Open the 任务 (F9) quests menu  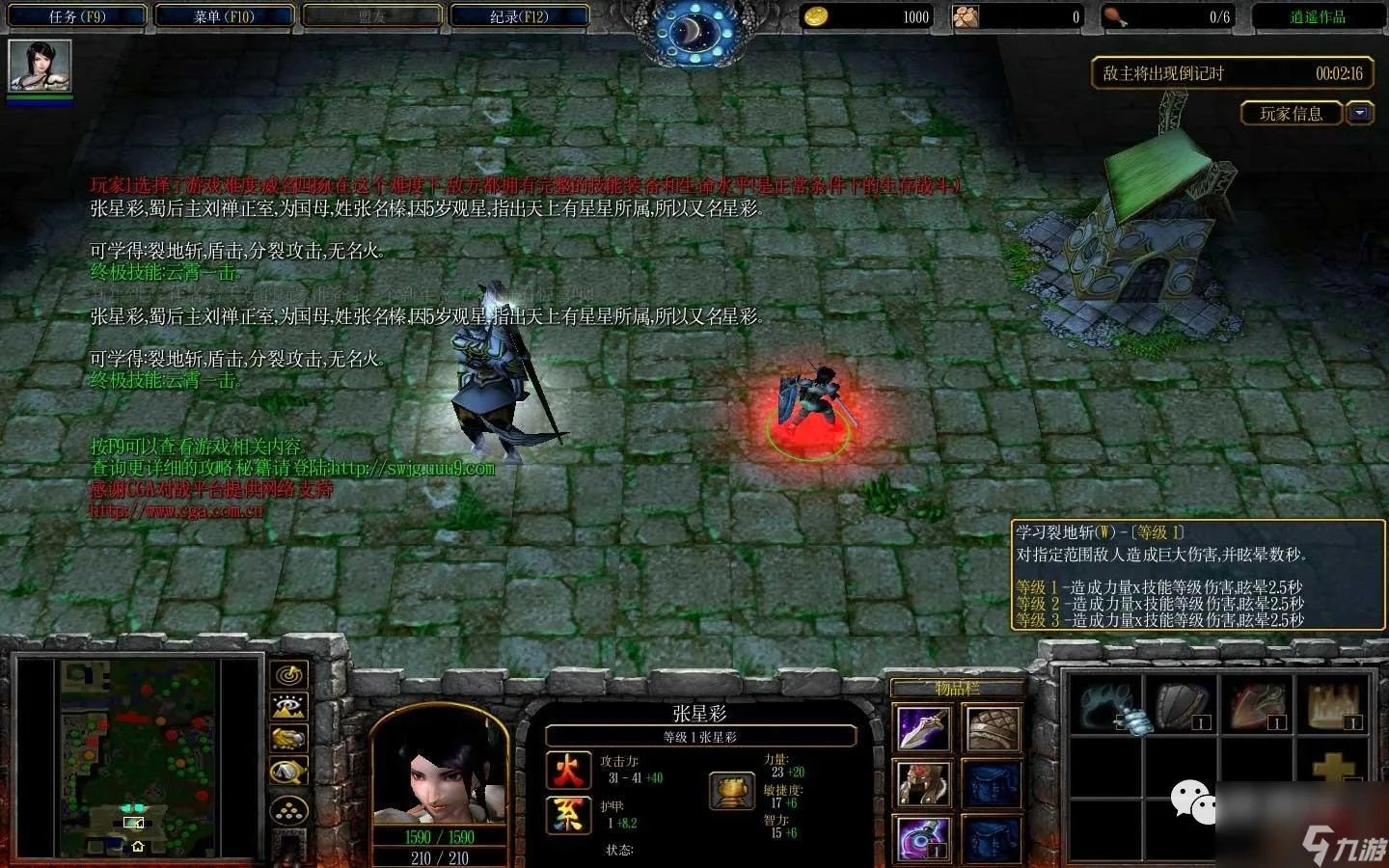(x=78, y=16)
